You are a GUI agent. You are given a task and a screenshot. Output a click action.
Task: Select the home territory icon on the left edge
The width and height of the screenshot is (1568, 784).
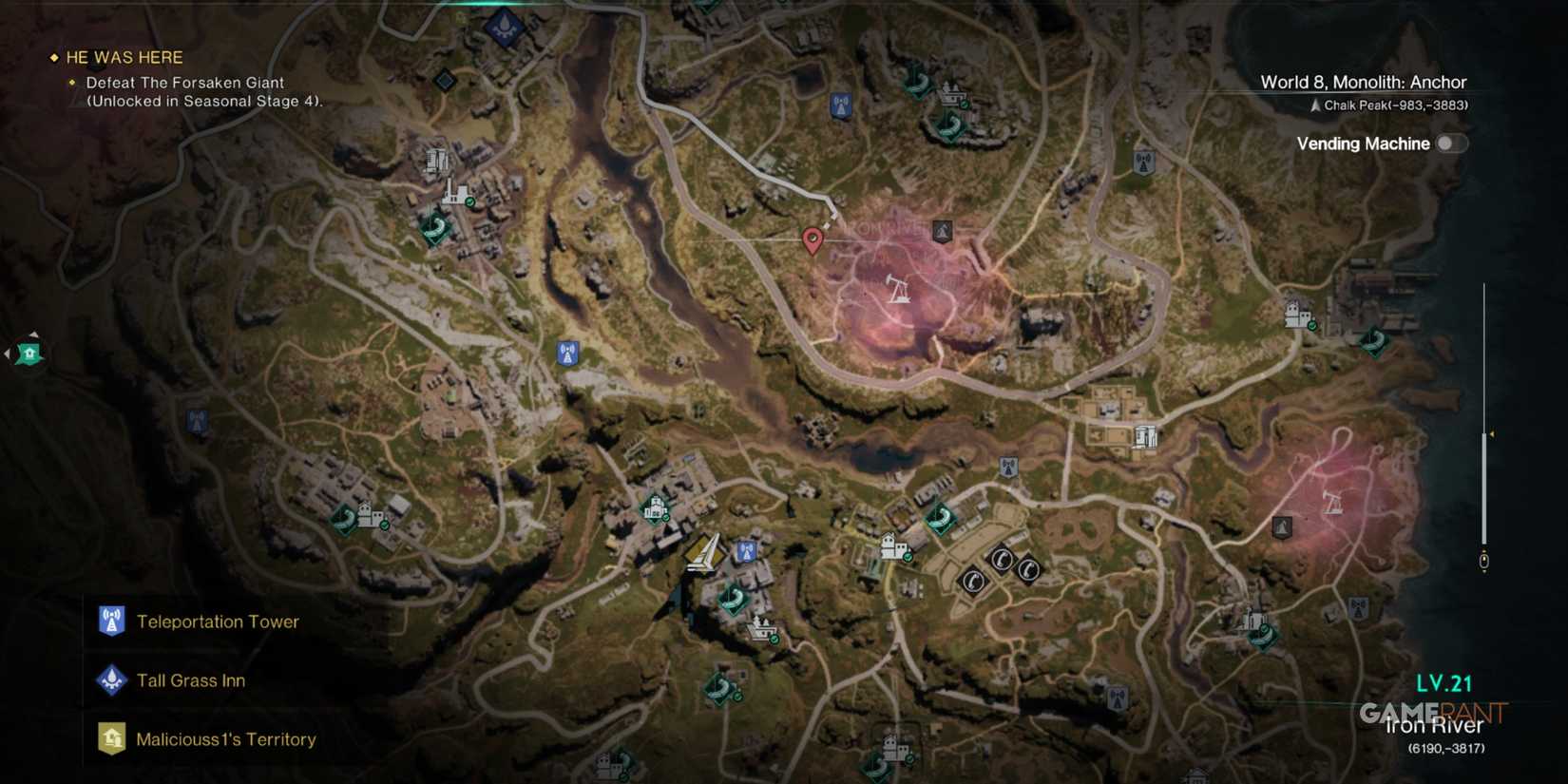pos(29,353)
